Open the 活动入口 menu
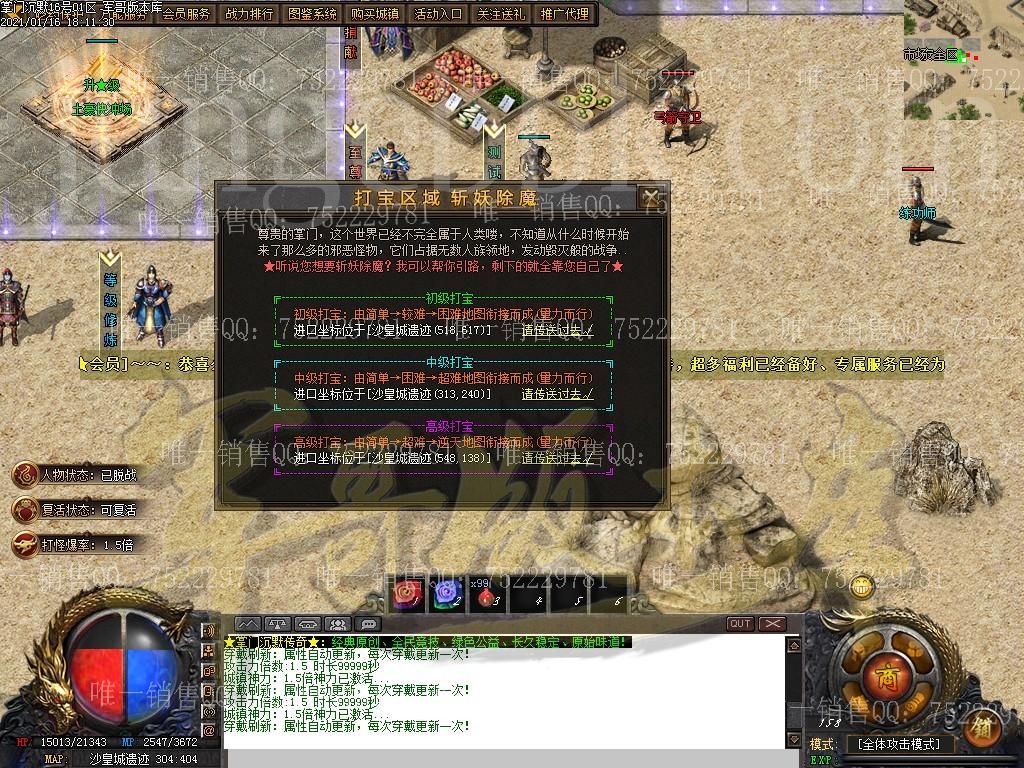The height and width of the screenshot is (768, 1024). [439, 14]
